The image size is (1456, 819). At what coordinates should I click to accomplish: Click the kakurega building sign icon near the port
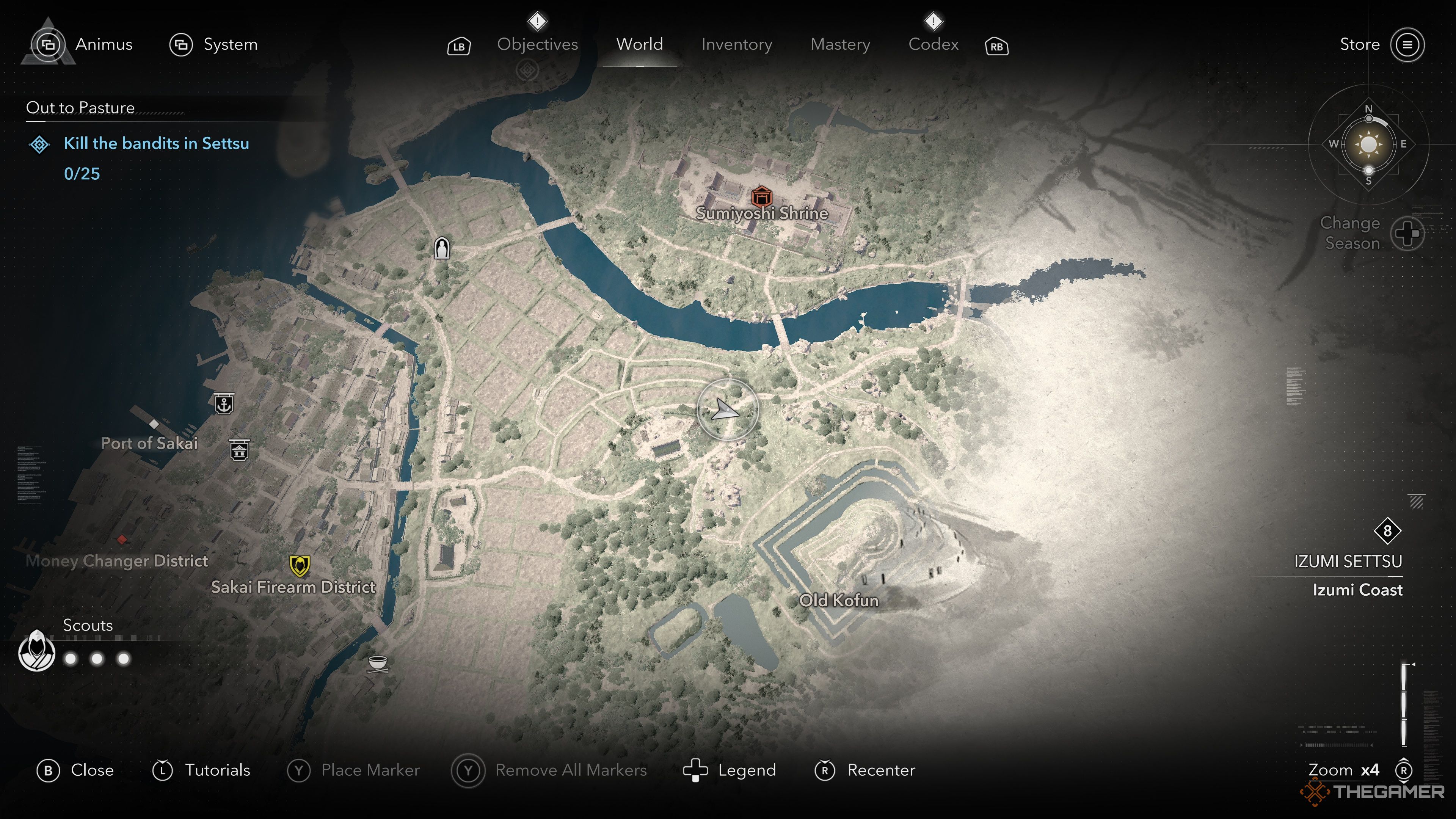[x=240, y=451]
